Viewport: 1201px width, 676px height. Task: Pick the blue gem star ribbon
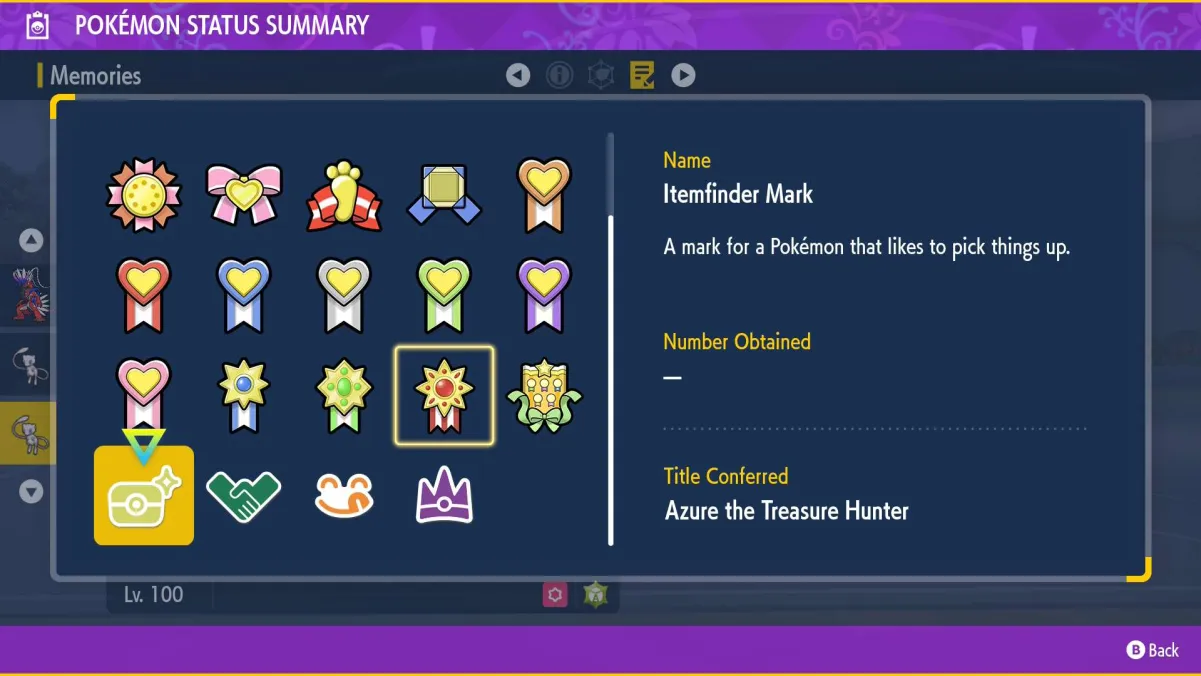pos(244,396)
